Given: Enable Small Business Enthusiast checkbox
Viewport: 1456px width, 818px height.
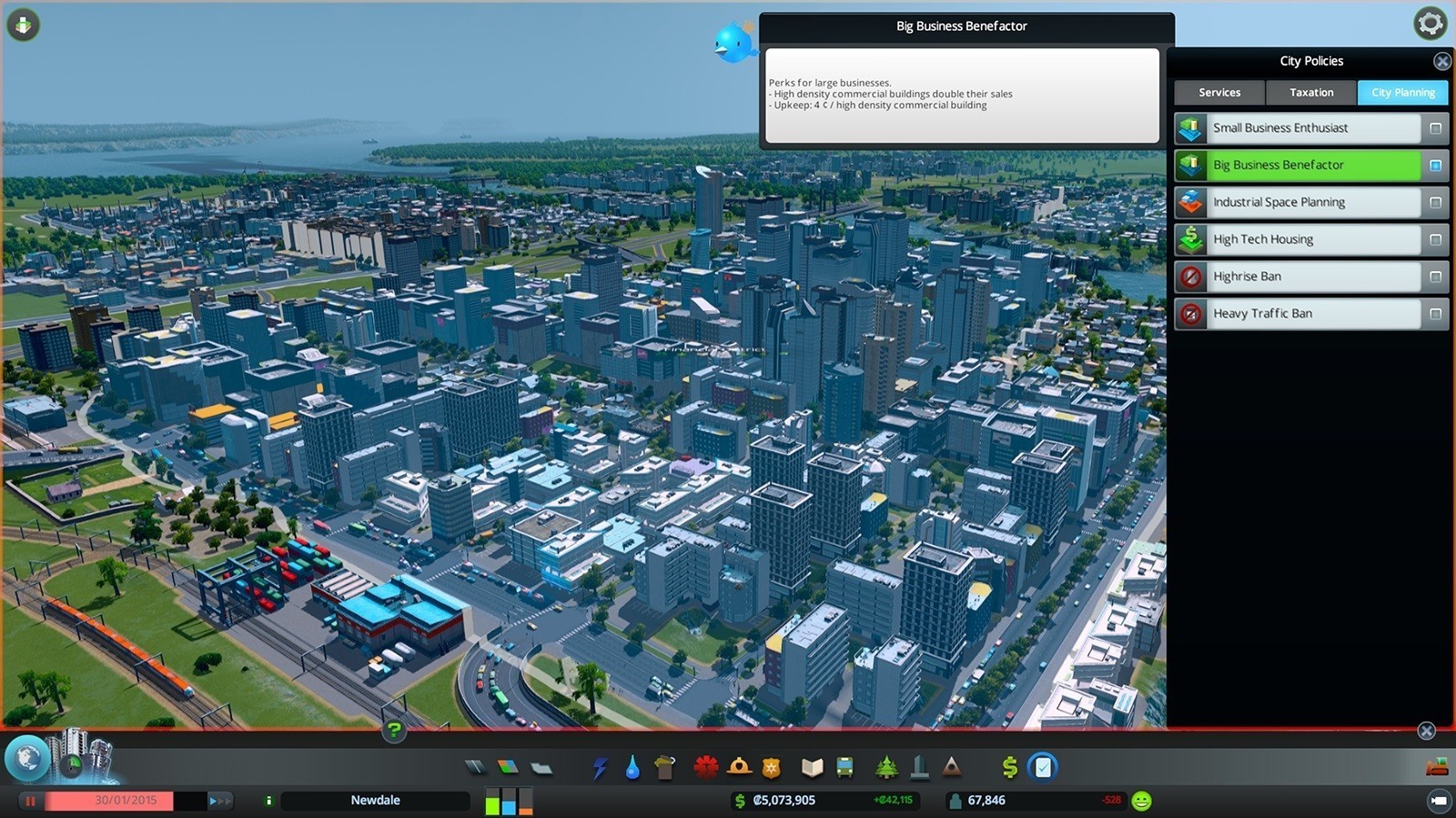Looking at the screenshot, I should [1435, 128].
